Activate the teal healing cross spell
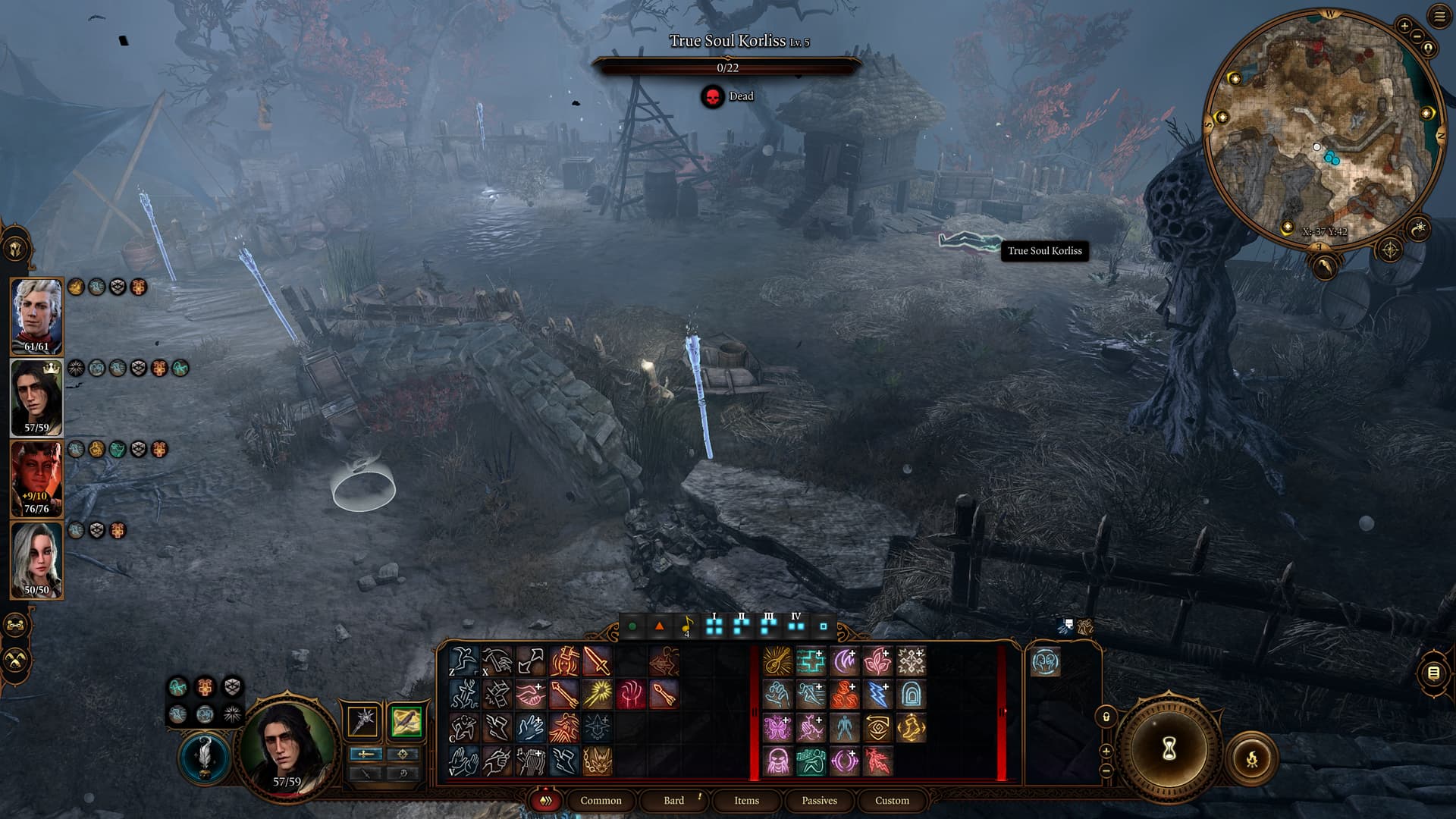Viewport: 1456px width, 819px height. 811,661
